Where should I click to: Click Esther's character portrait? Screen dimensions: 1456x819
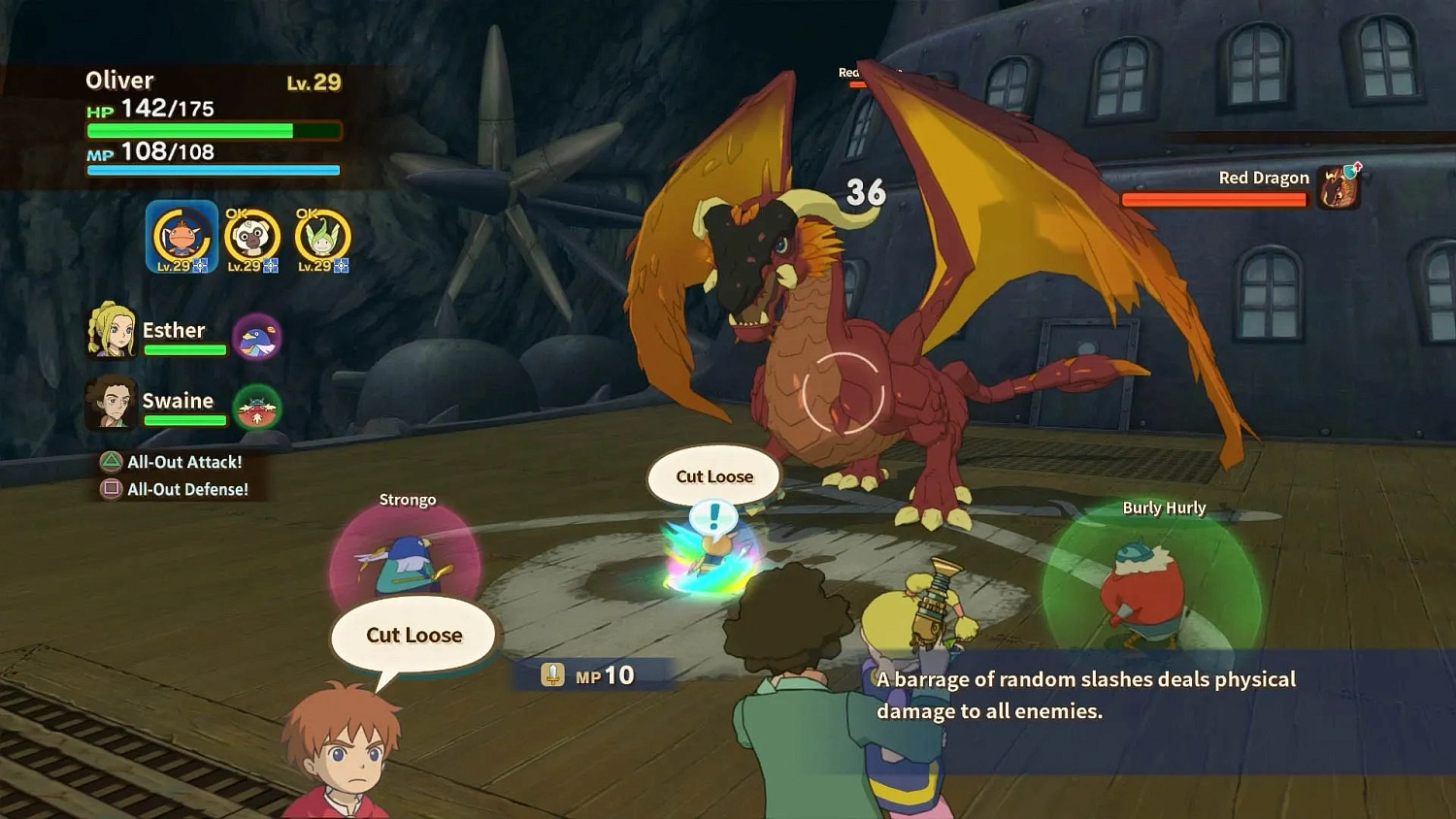(x=114, y=330)
